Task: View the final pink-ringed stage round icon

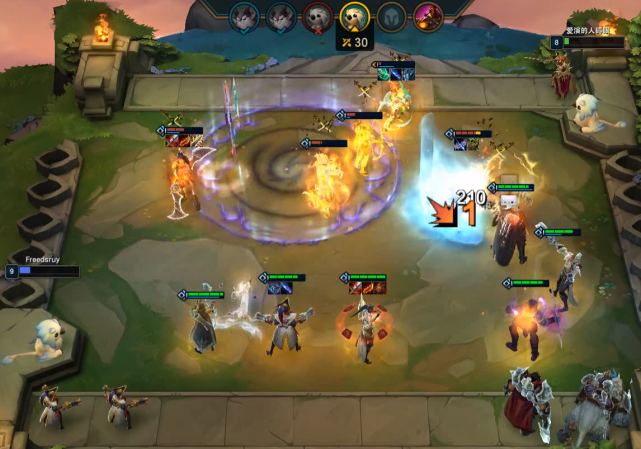Action: (x=429, y=17)
